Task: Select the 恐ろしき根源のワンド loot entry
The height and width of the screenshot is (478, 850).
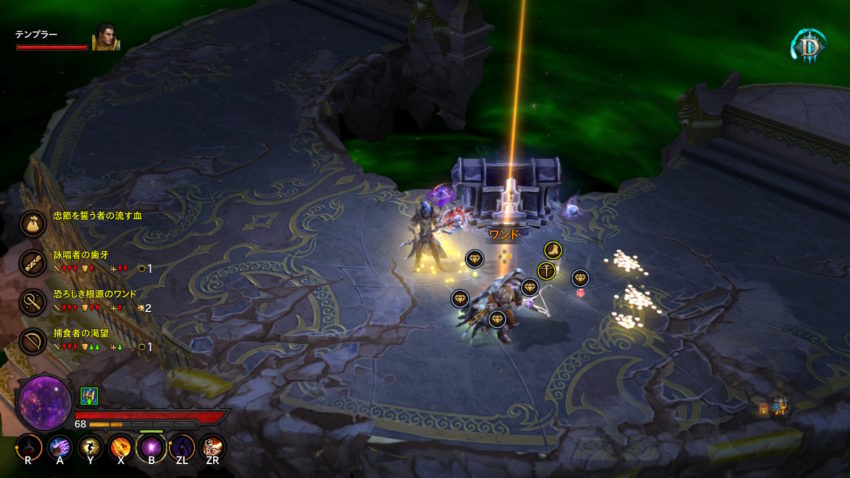Action: pos(33,301)
